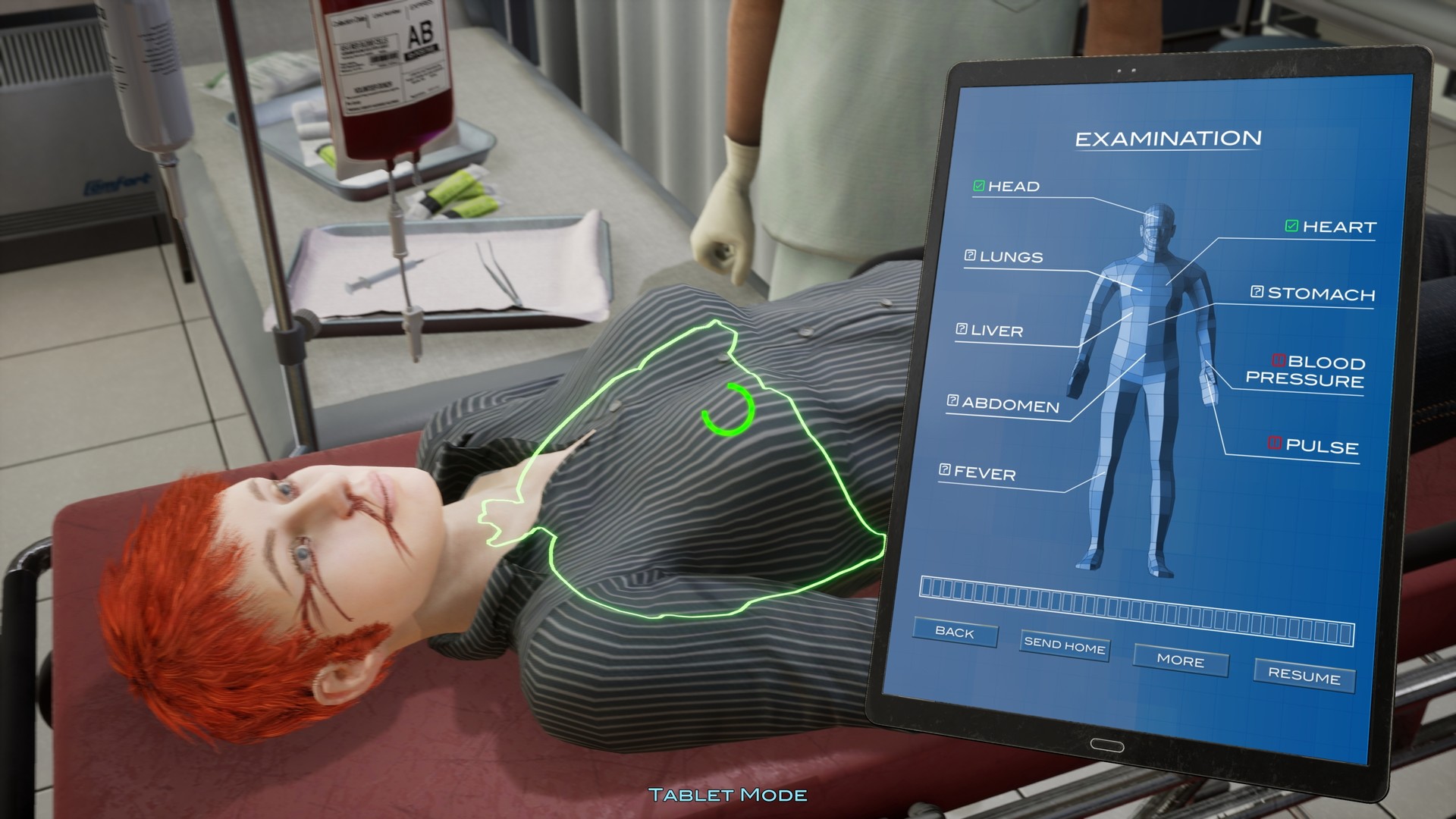Tap the tablet's physical home button
The height and width of the screenshot is (819, 1456).
pos(1106,746)
